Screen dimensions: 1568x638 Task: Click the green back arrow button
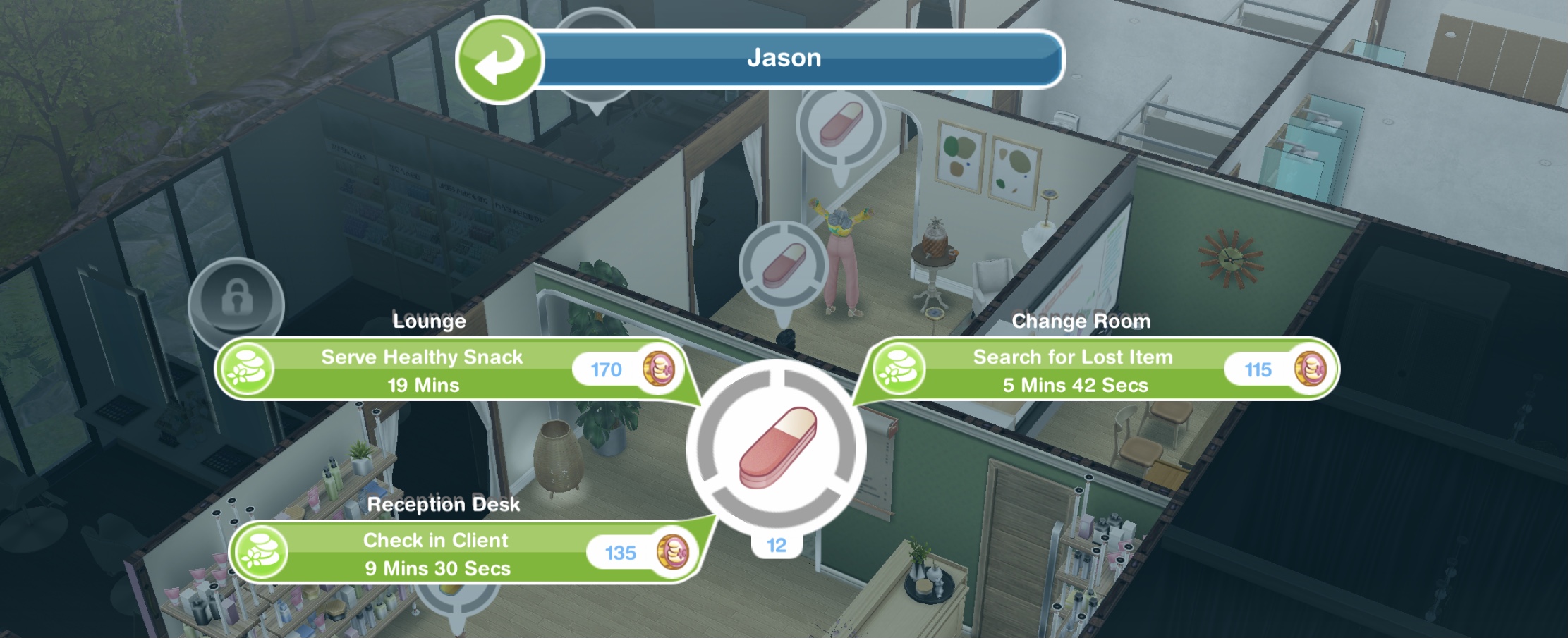click(x=499, y=59)
